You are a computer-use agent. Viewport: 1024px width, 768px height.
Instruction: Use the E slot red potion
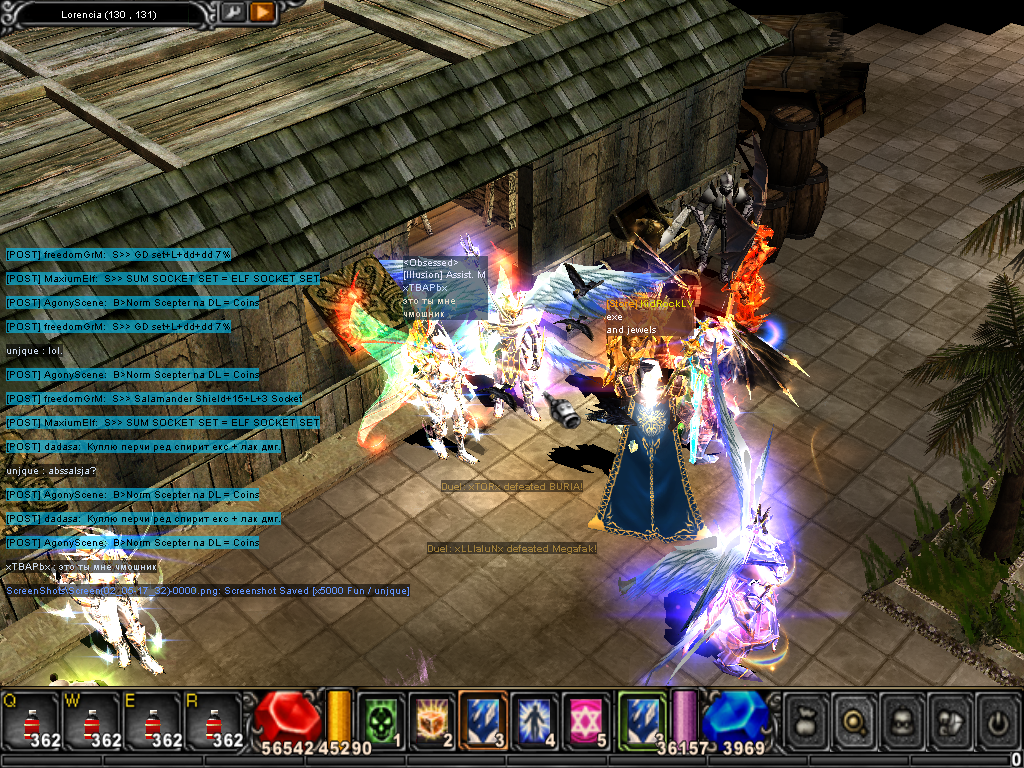coord(152,720)
